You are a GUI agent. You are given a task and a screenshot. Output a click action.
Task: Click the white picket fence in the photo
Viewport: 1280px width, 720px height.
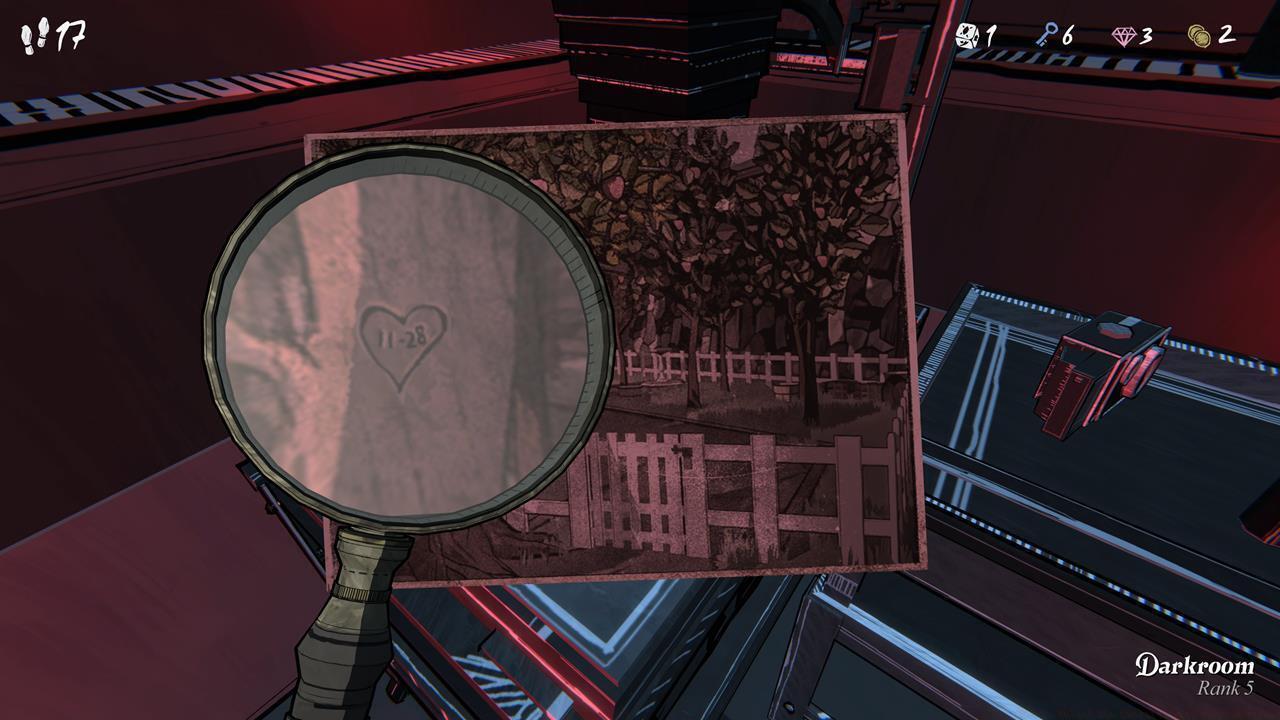[750, 365]
